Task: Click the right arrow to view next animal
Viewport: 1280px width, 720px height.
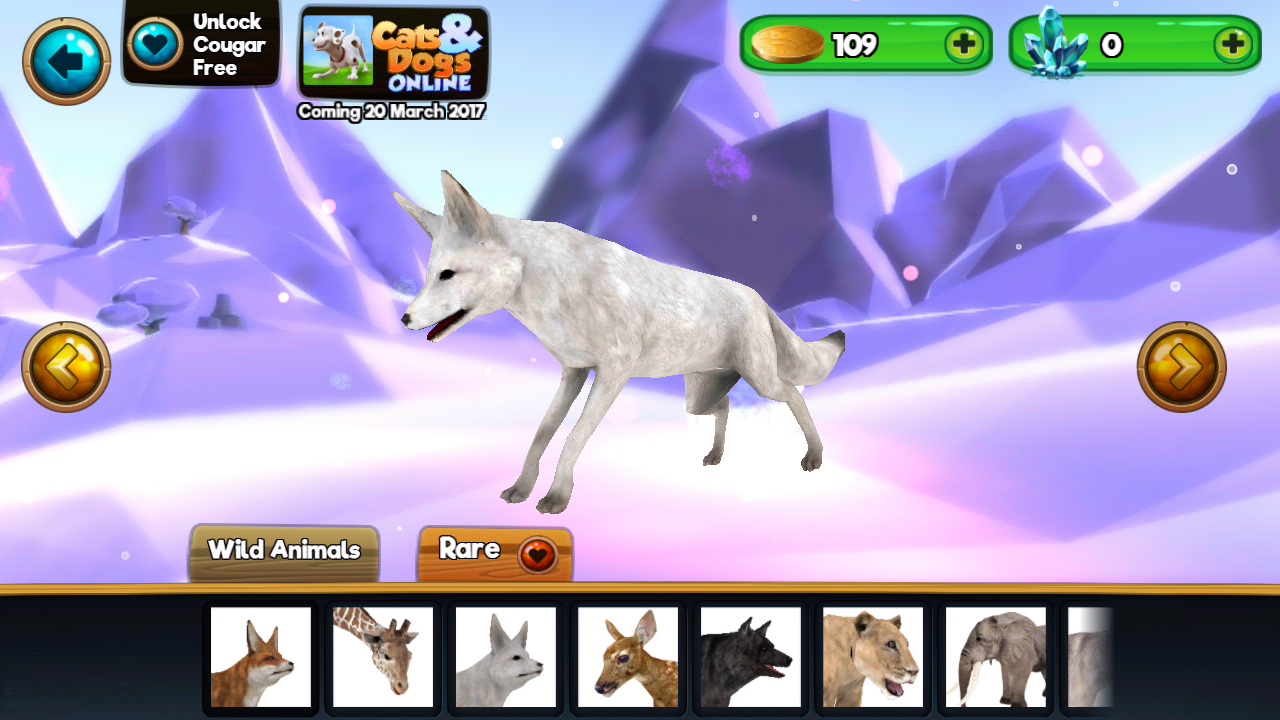Action: point(1184,366)
